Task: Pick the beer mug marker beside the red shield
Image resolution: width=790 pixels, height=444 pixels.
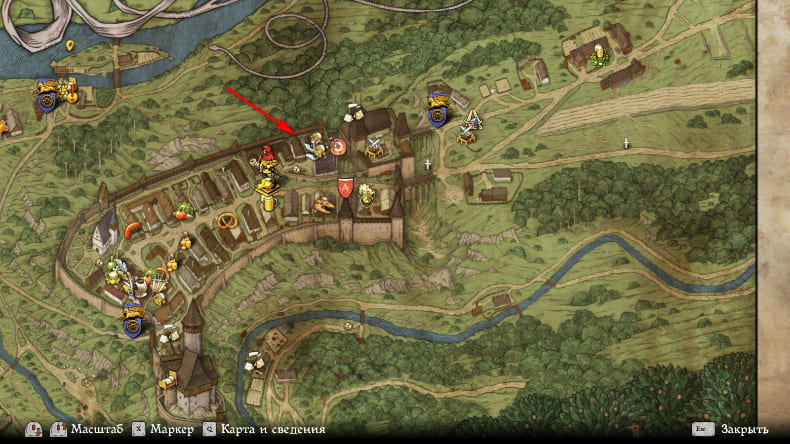Action: pyautogui.click(x=366, y=192)
